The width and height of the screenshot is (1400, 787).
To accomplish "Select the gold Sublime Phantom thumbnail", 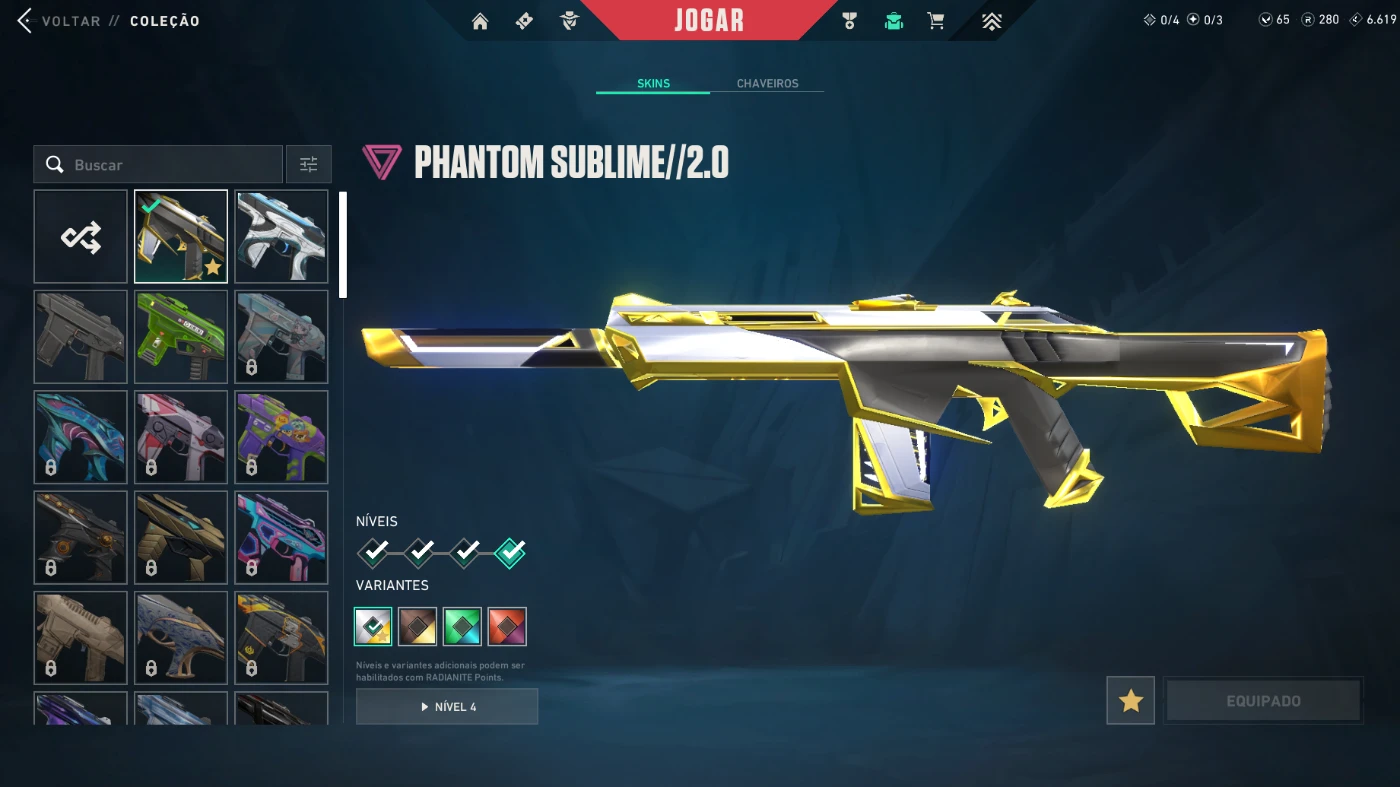I will 181,237.
